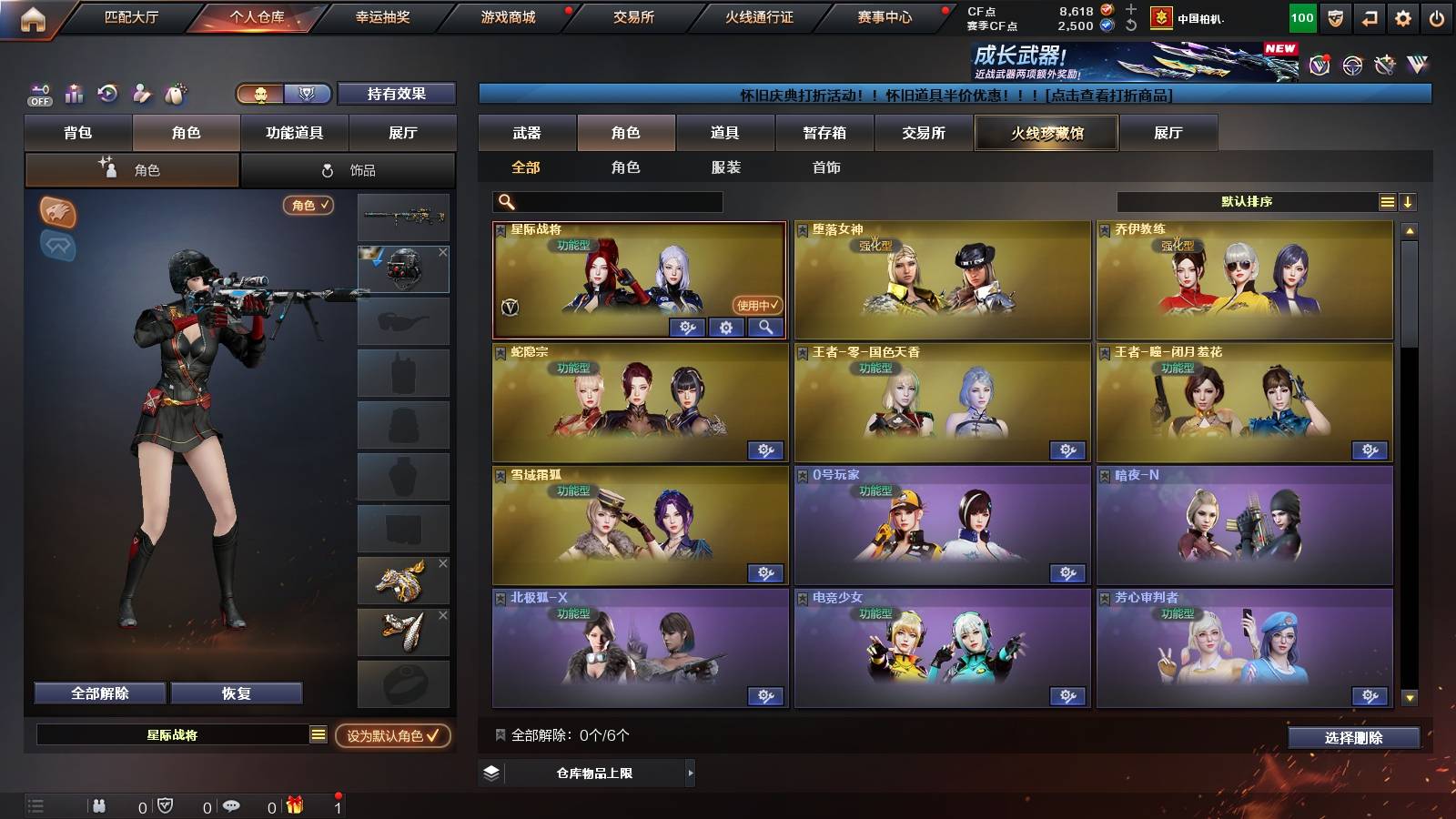Screen dimensions: 1456x819
Task: Click the 选择删除 button at bottom right
Action: coord(1353,737)
